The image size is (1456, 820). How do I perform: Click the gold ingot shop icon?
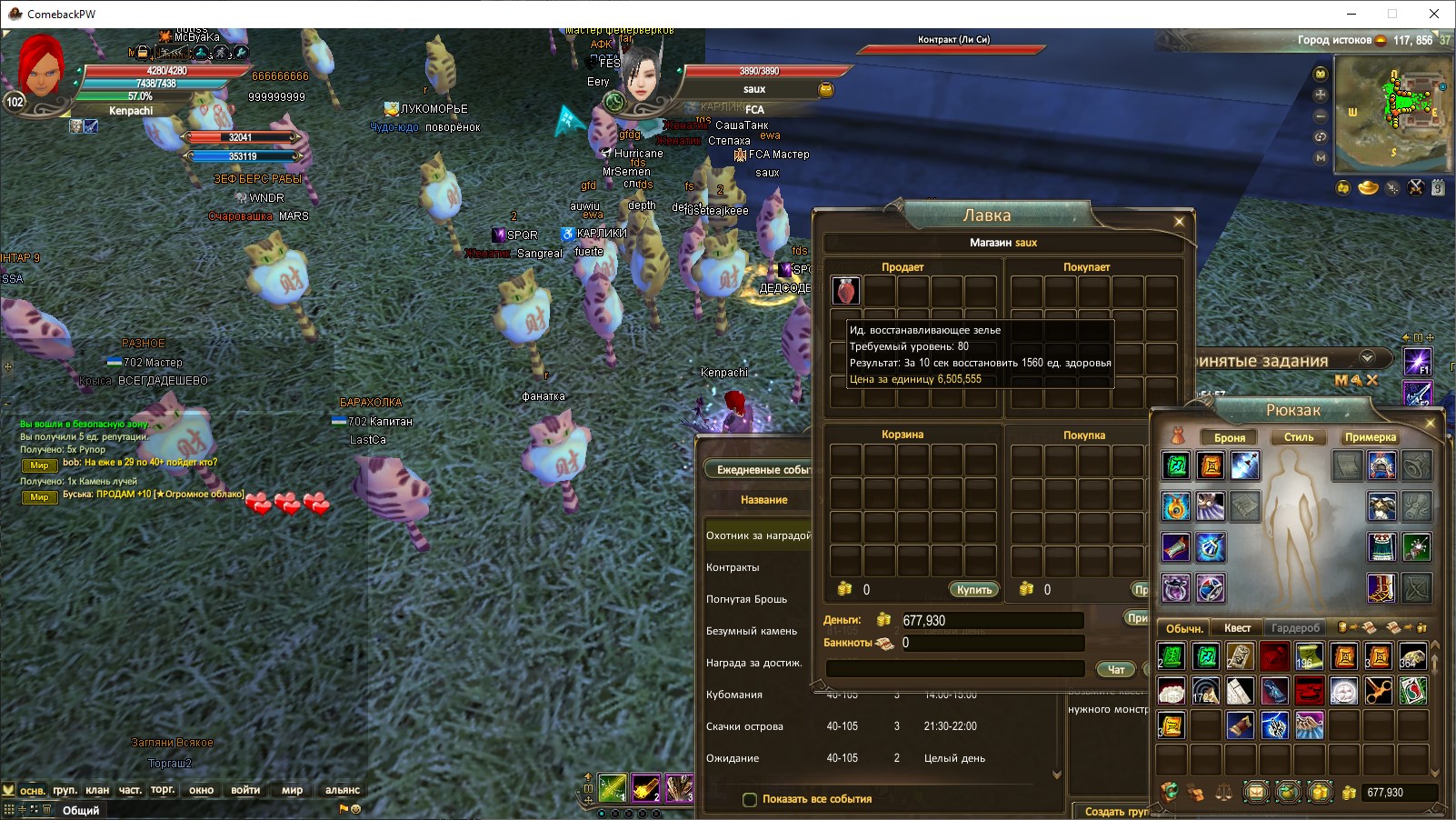tap(1368, 188)
